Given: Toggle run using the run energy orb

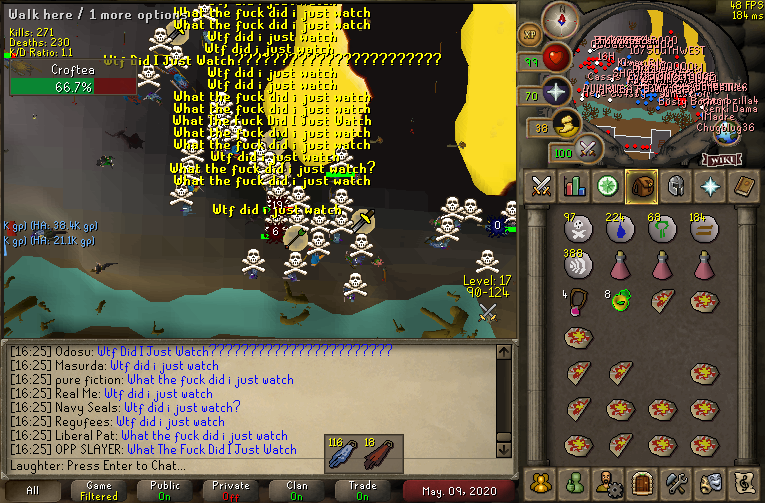Looking at the screenshot, I should (x=567, y=126).
